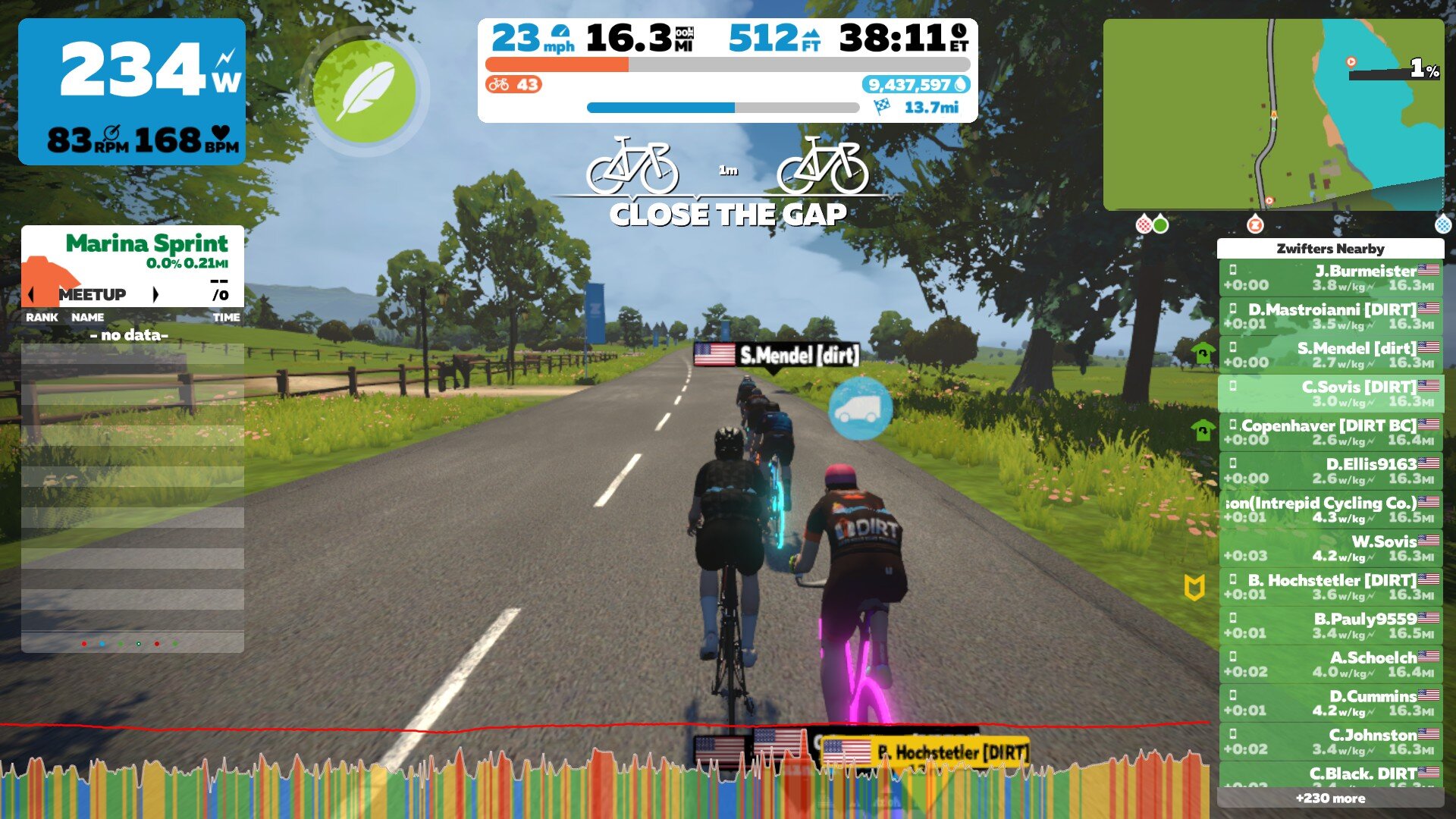Click the S.Mendel [dirt] name tag

pyautogui.click(x=777, y=355)
